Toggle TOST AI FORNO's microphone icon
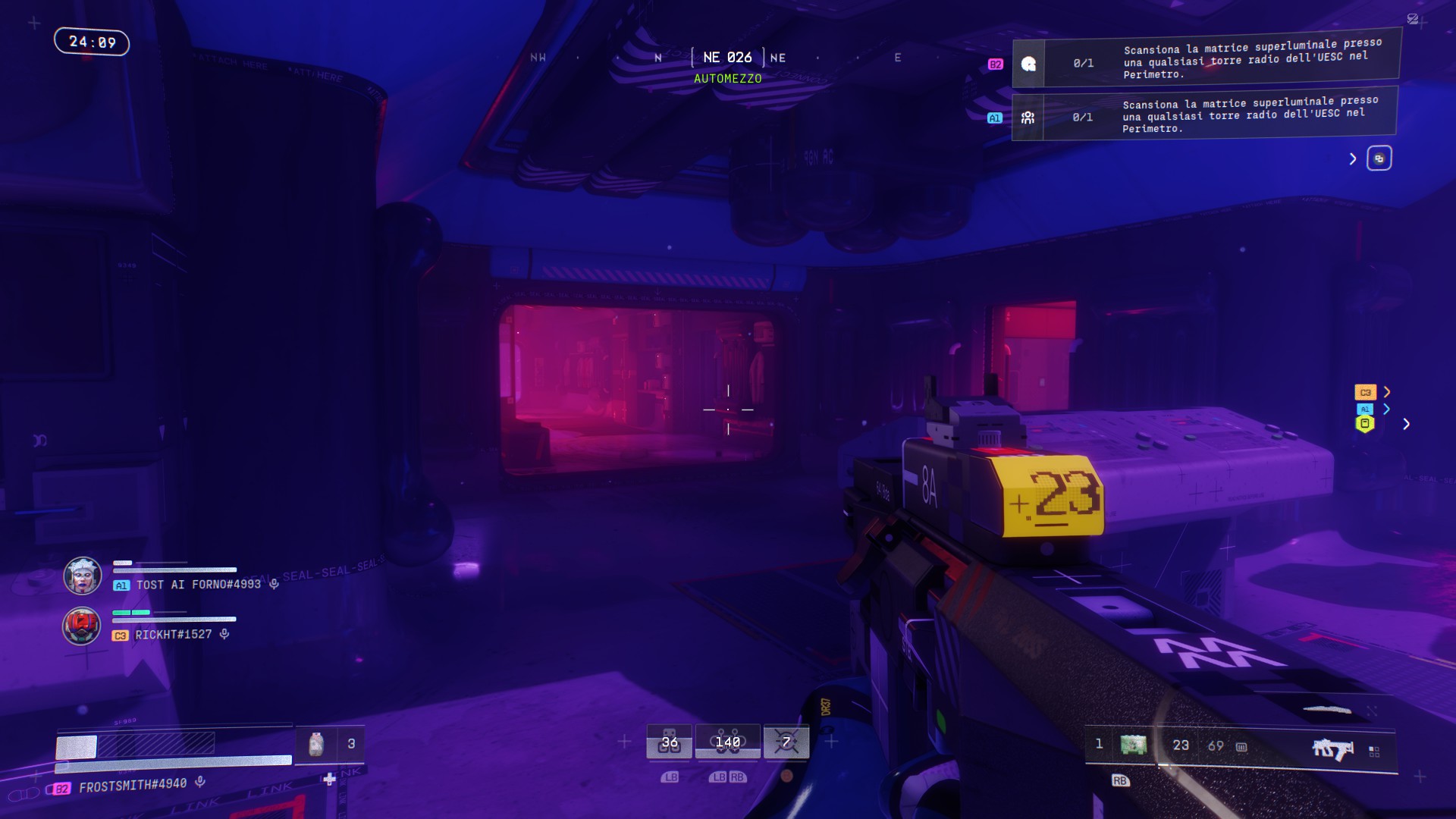The width and height of the screenshot is (1456, 819). tap(275, 584)
